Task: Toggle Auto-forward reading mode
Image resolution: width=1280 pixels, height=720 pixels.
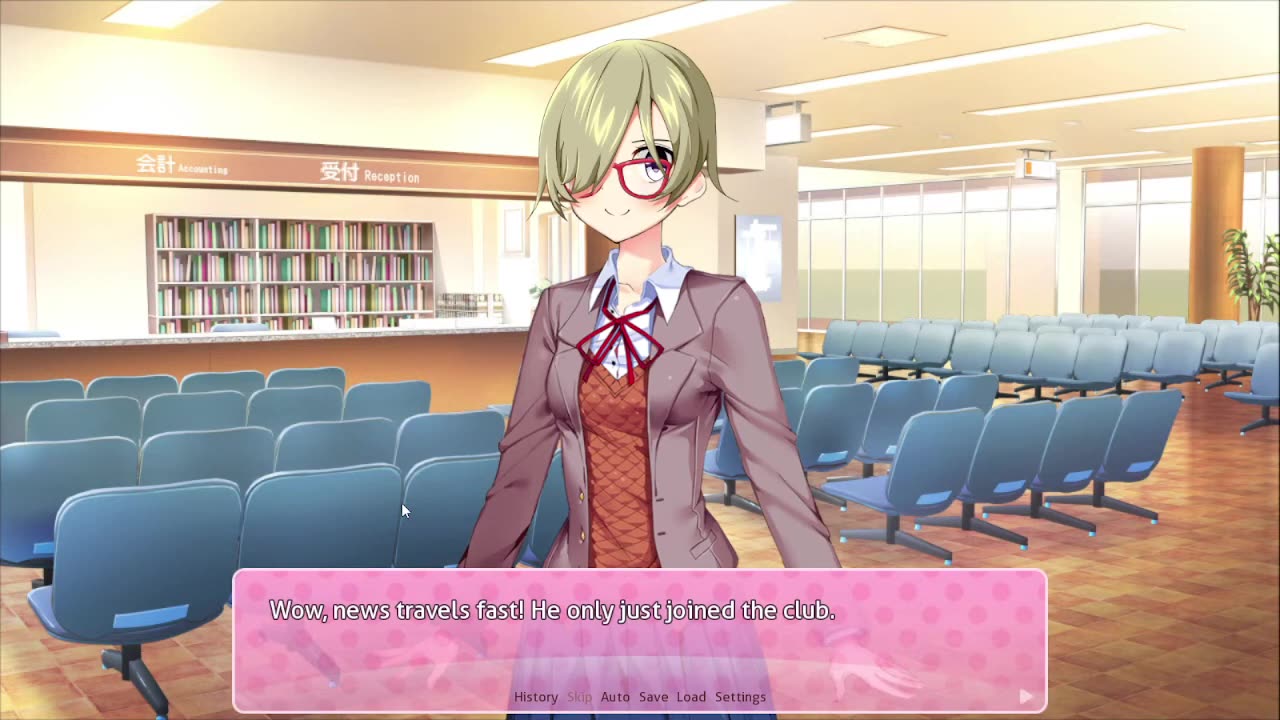Action: tap(615, 697)
